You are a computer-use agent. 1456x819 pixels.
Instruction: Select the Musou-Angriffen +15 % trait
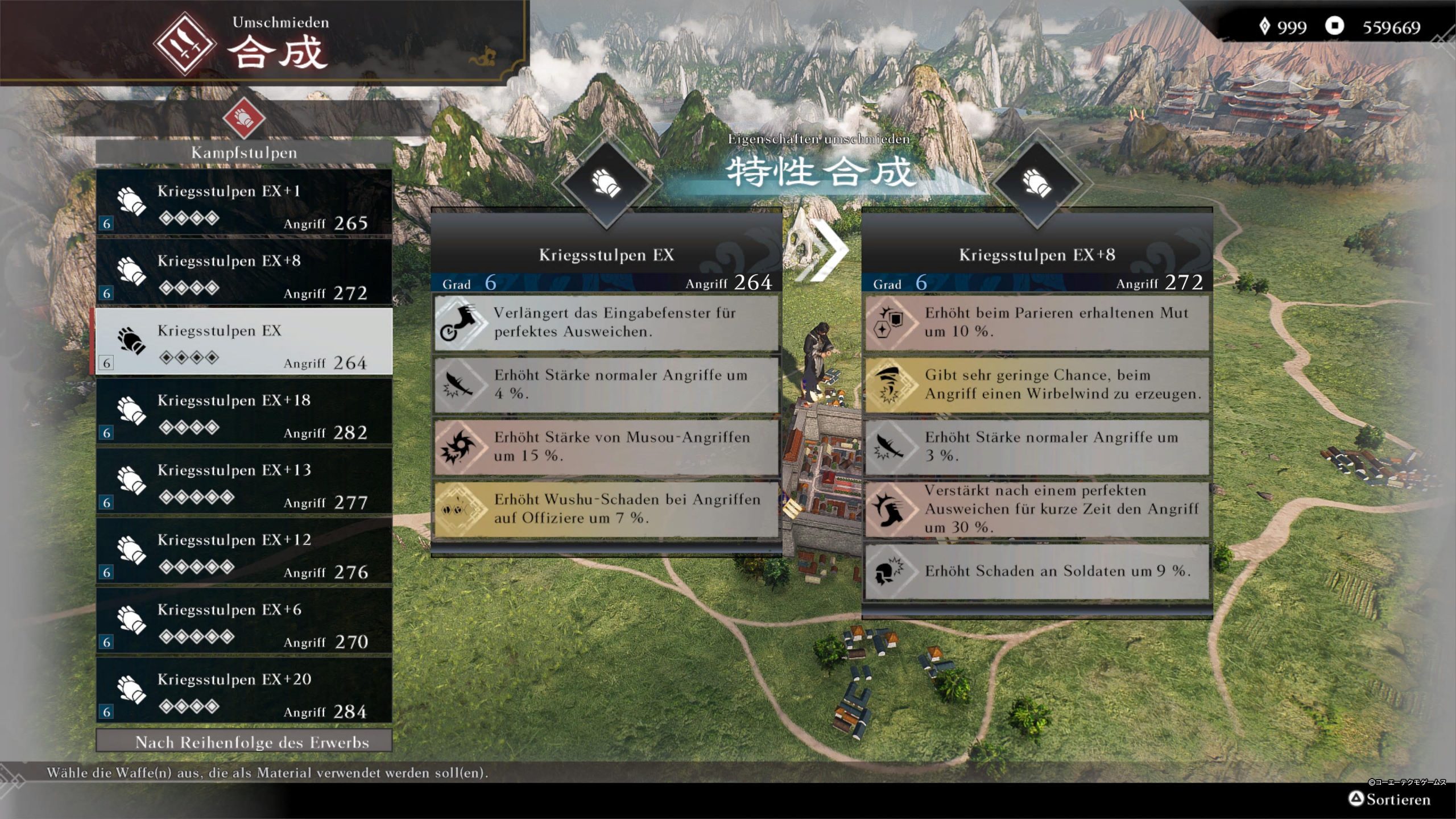(x=606, y=447)
